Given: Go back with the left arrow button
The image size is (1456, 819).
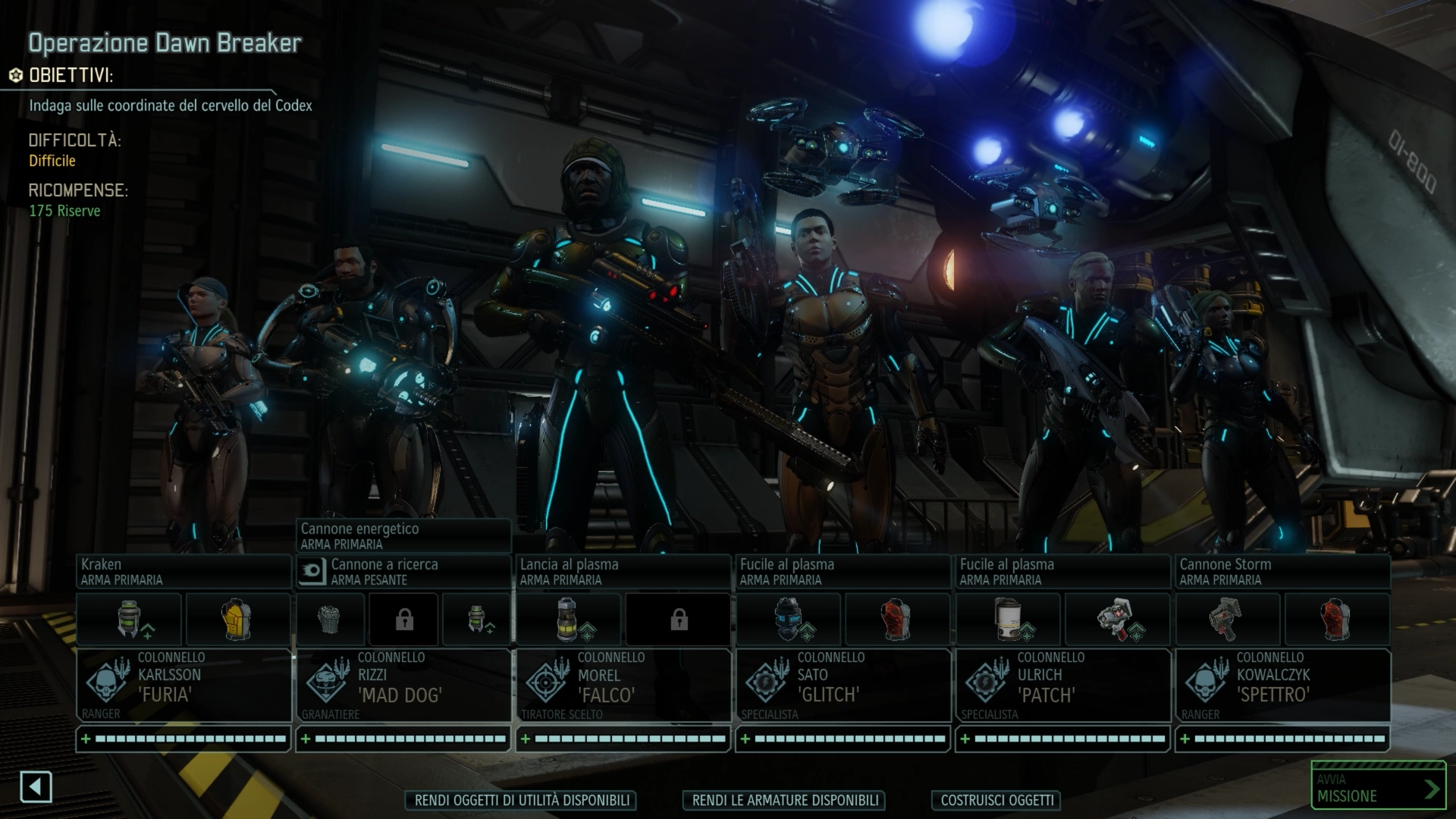Looking at the screenshot, I should (36, 787).
